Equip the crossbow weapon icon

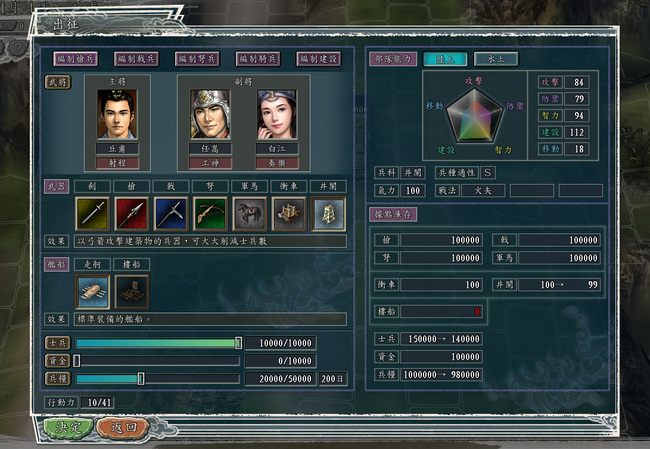click(209, 213)
